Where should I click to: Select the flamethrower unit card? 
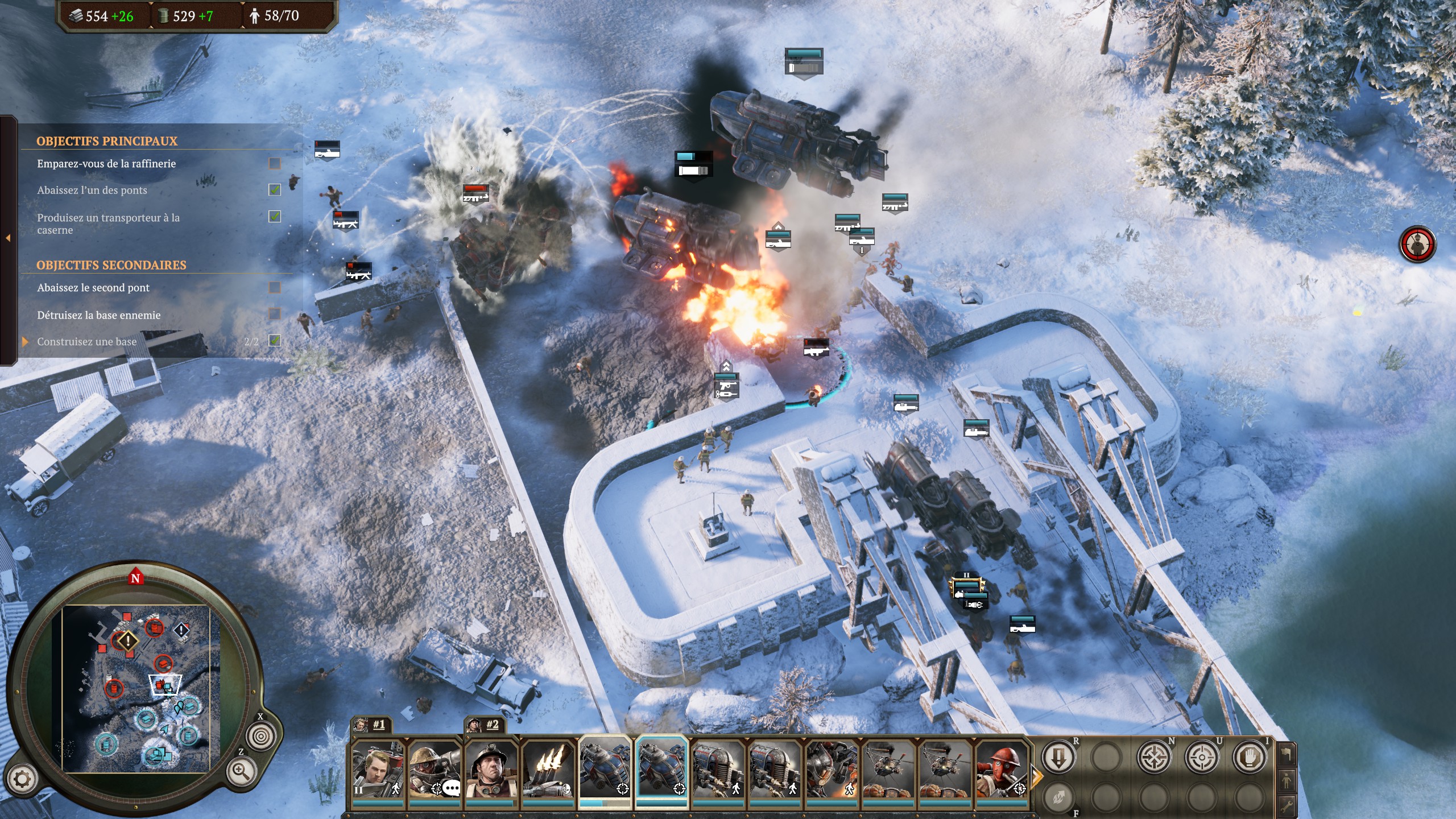548,769
